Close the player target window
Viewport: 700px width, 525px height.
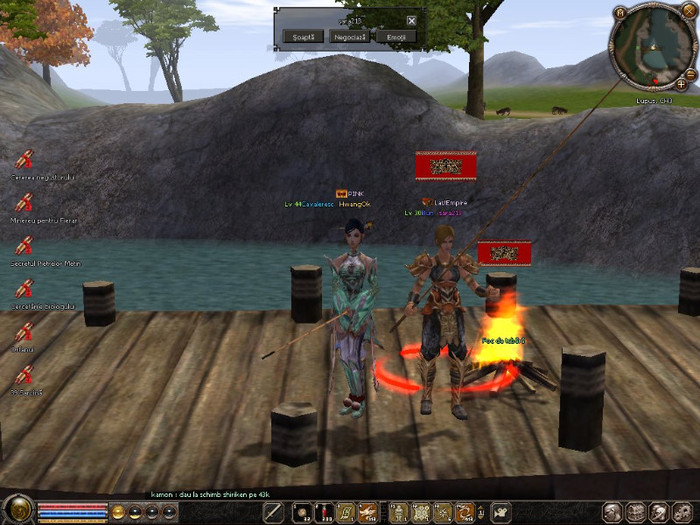[412, 20]
